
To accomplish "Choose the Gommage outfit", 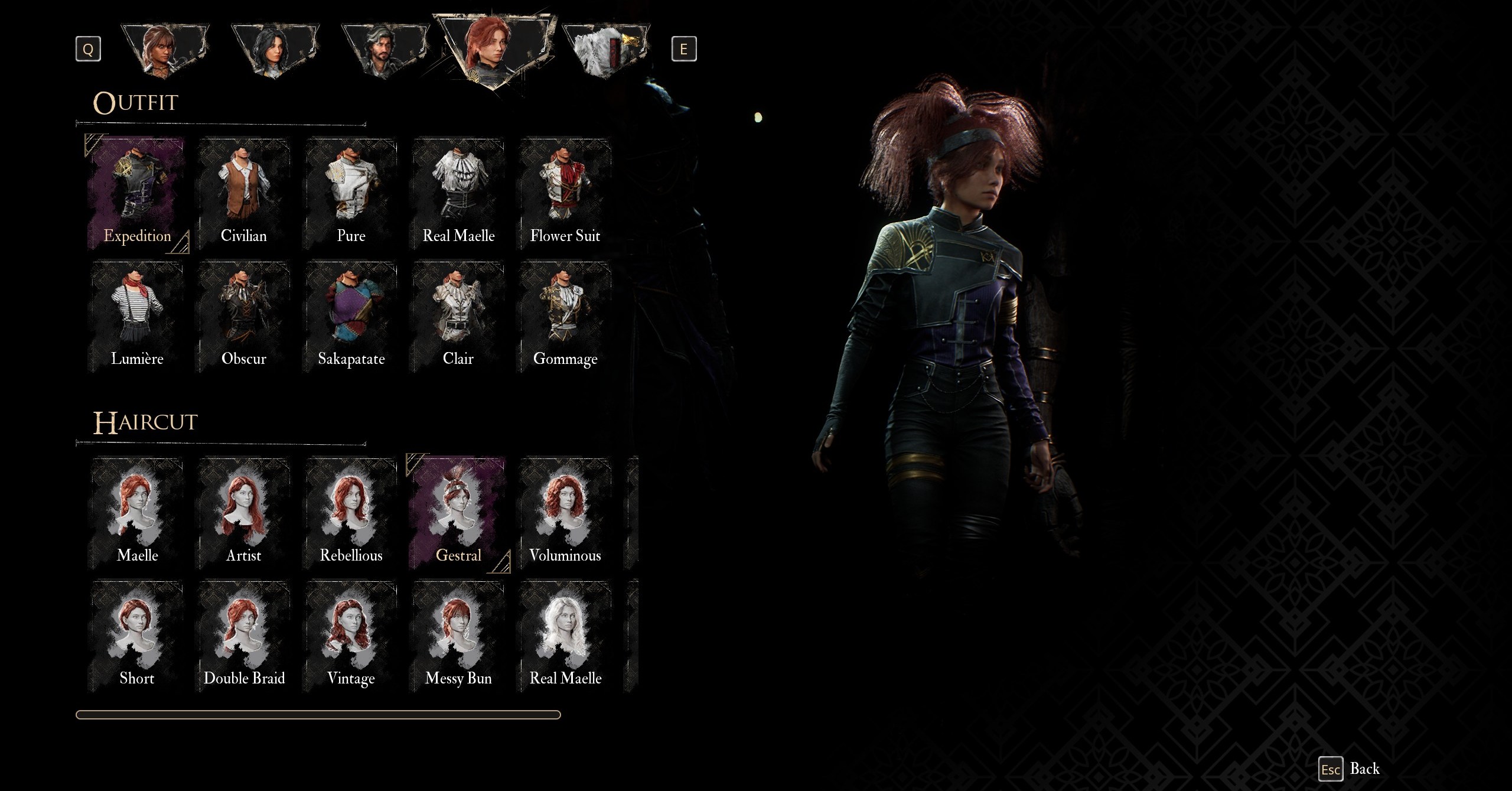I will point(565,317).
